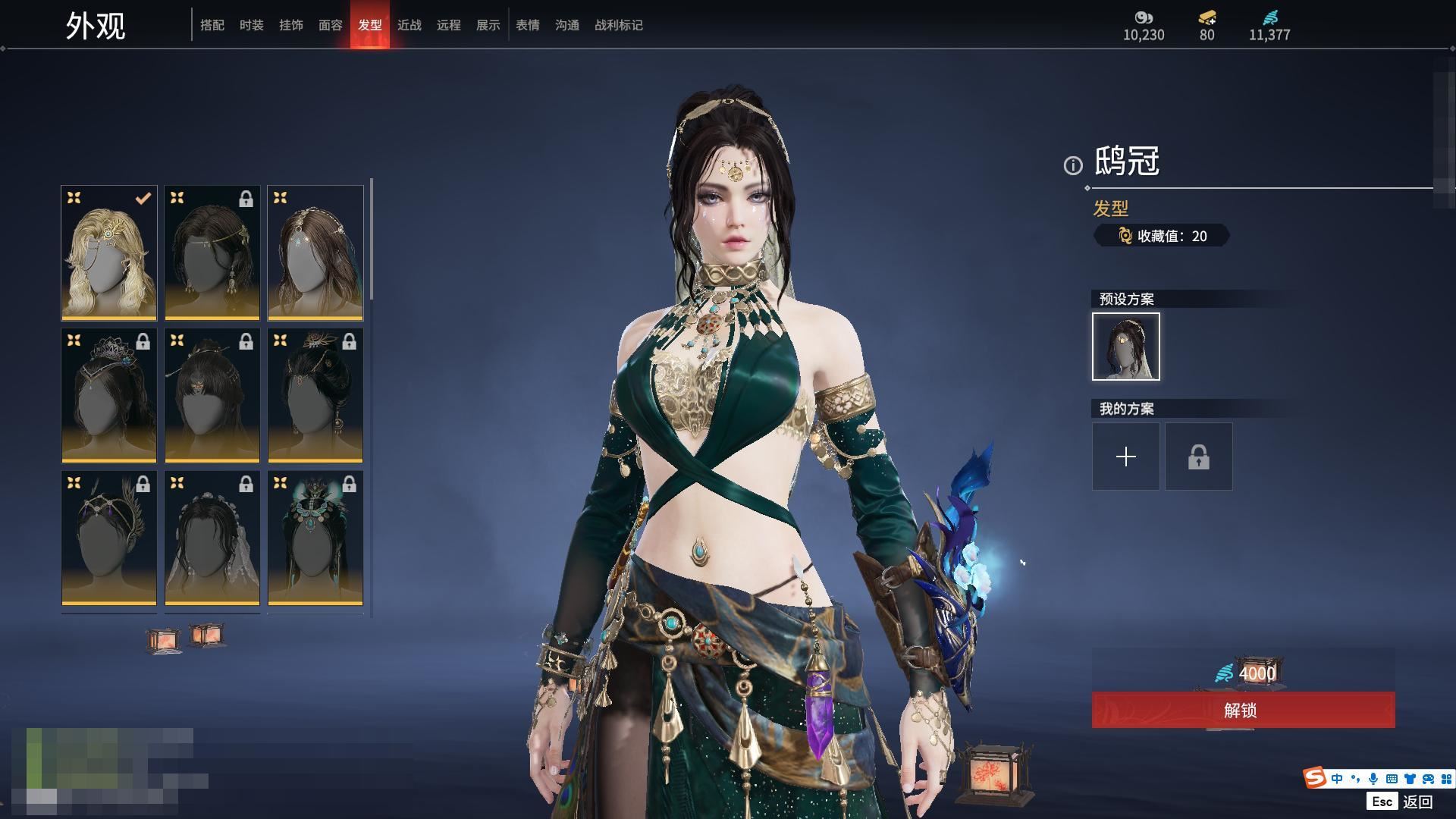The height and width of the screenshot is (819, 1456).
Task: Select the blonde wavy hairstyle thumbnail
Action: tap(109, 253)
